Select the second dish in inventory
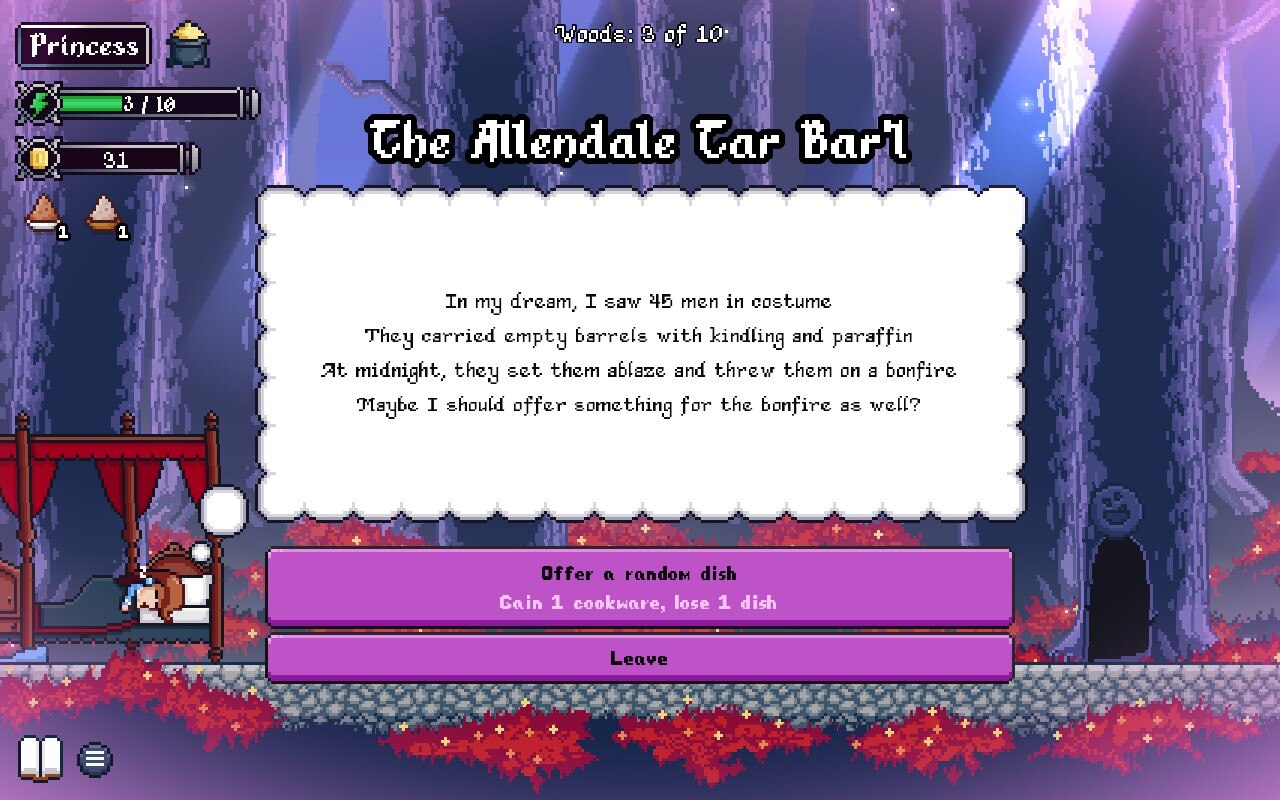 pyautogui.click(x=103, y=214)
